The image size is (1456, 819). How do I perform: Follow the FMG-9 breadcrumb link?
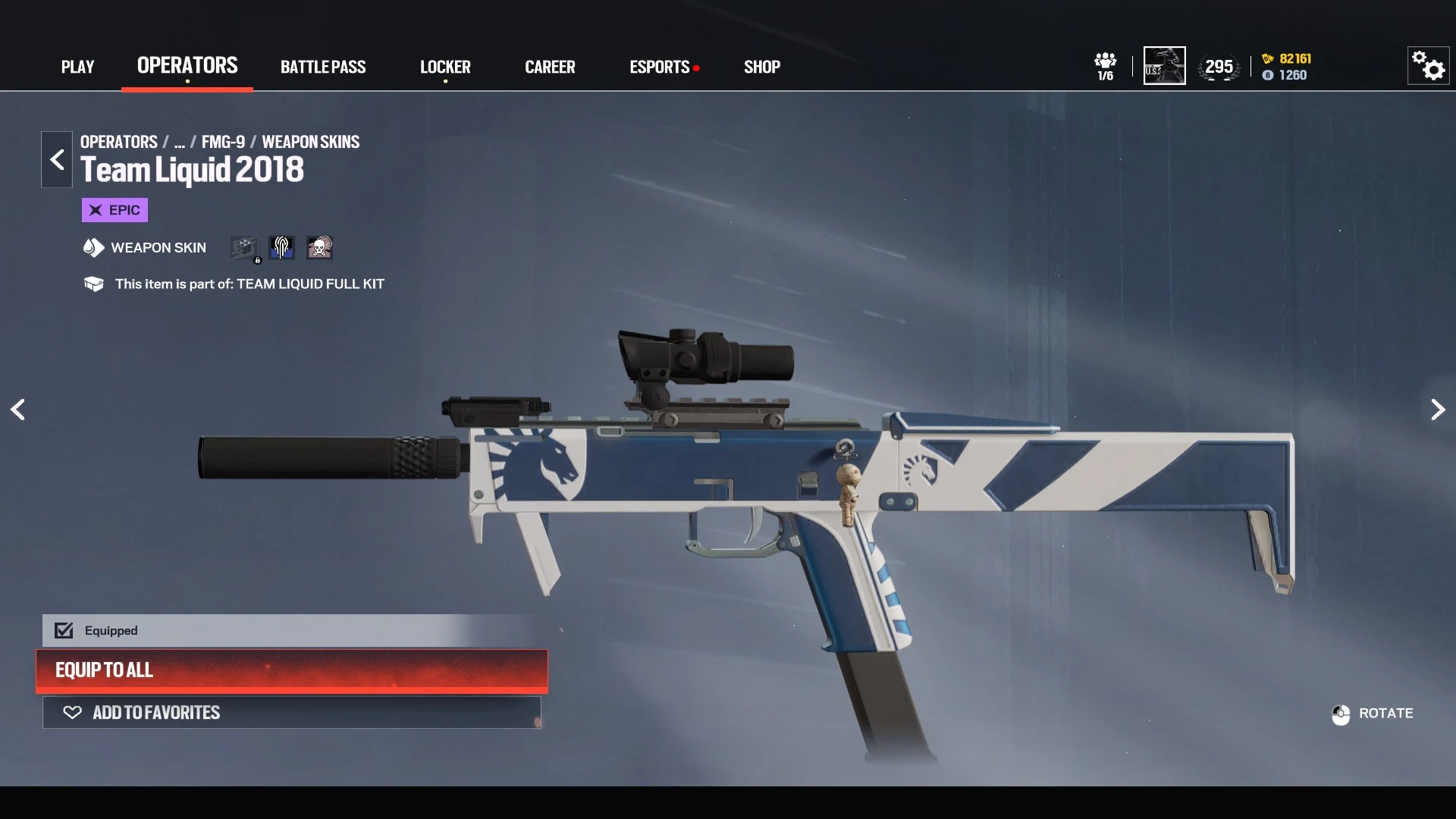click(223, 142)
